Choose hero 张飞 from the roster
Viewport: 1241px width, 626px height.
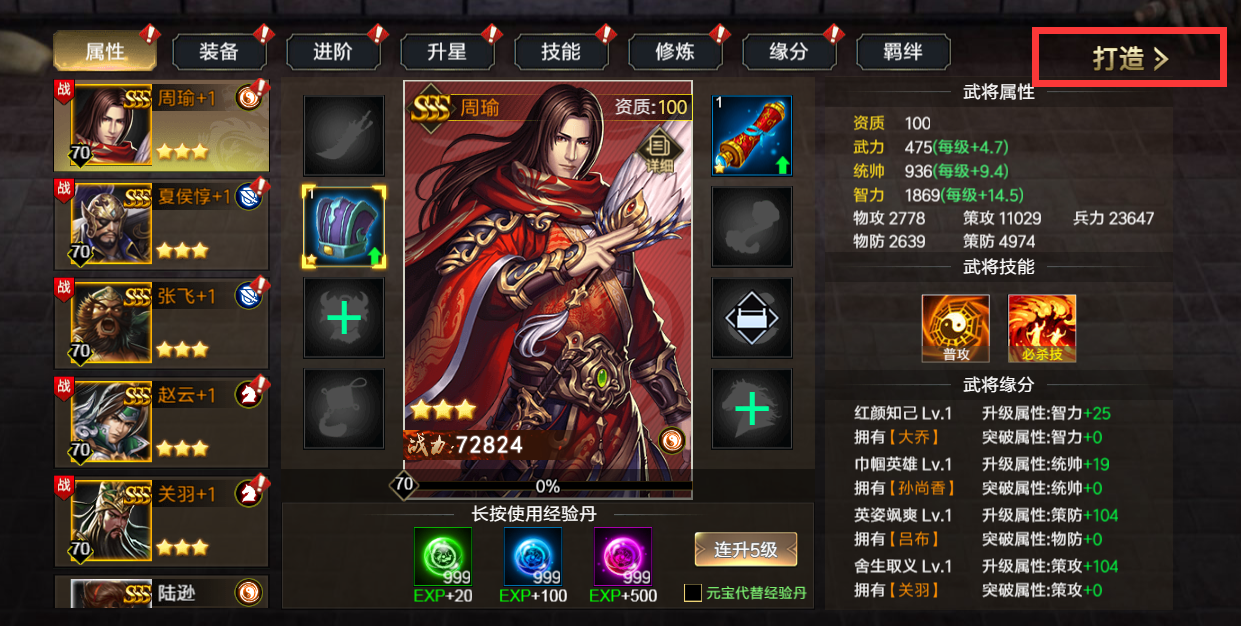[x=160, y=325]
